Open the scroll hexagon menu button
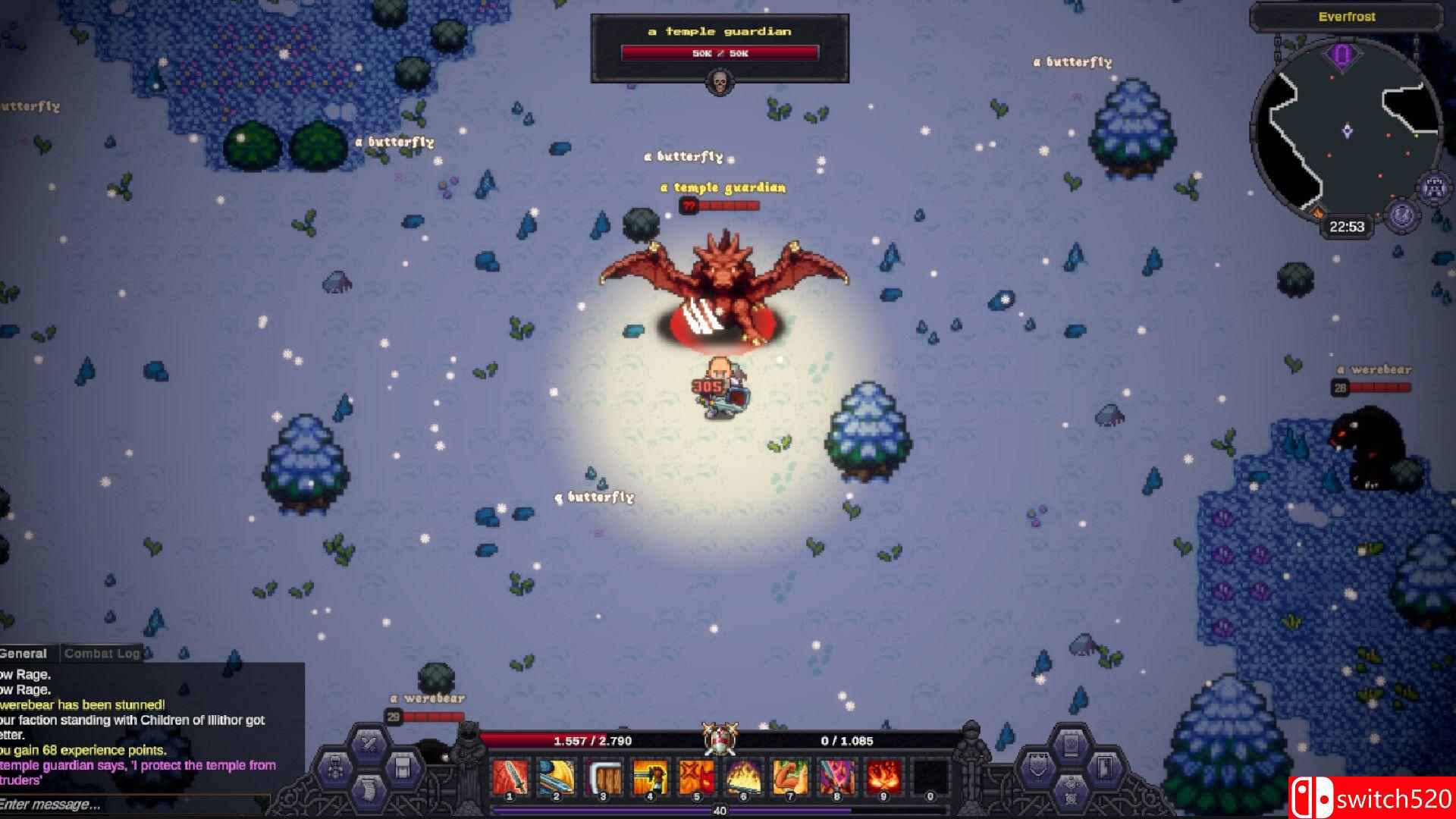The image size is (1456, 819). (369, 793)
